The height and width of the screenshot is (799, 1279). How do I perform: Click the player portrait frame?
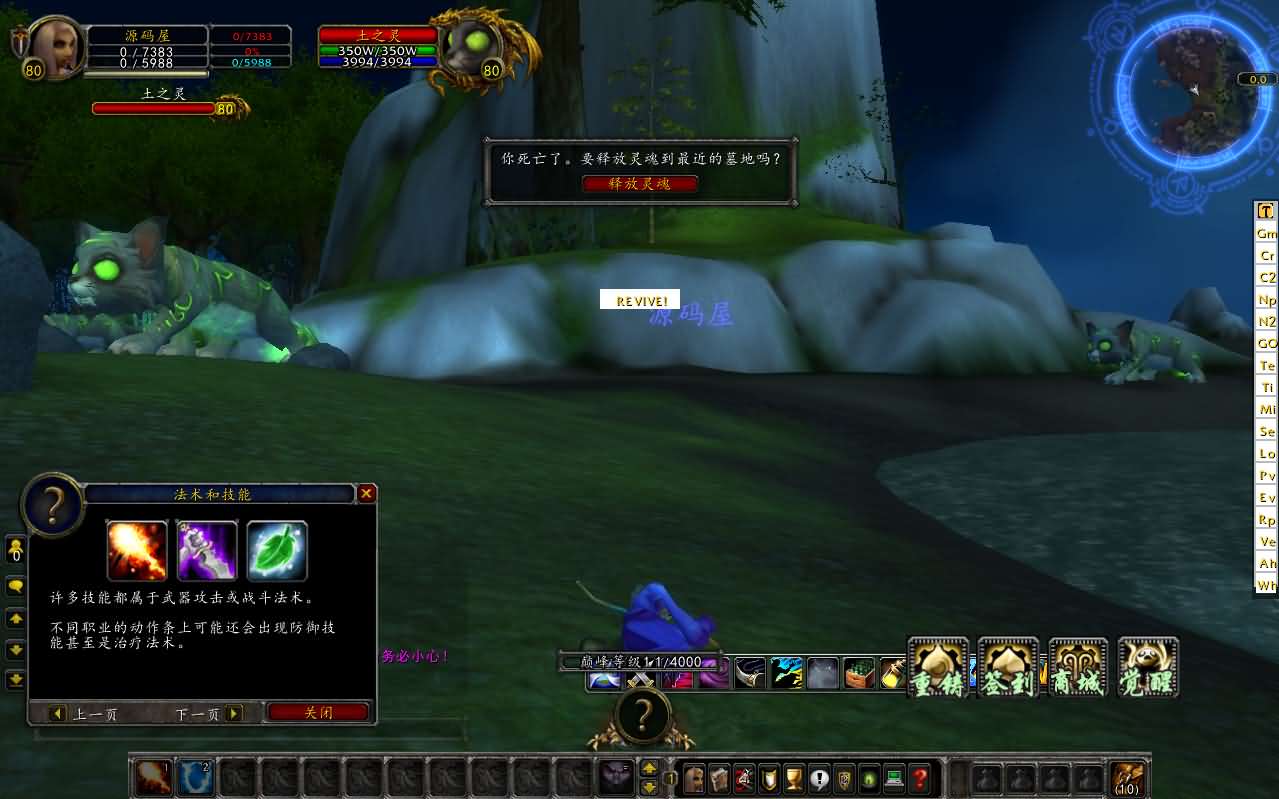[x=55, y=47]
